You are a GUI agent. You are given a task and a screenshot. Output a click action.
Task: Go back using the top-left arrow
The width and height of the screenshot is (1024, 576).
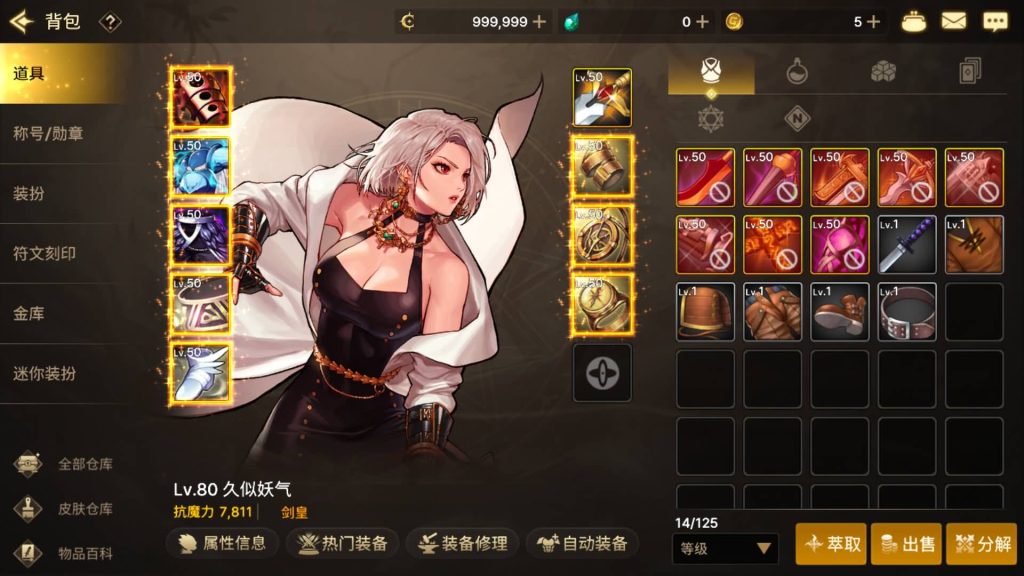click(22, 21)
